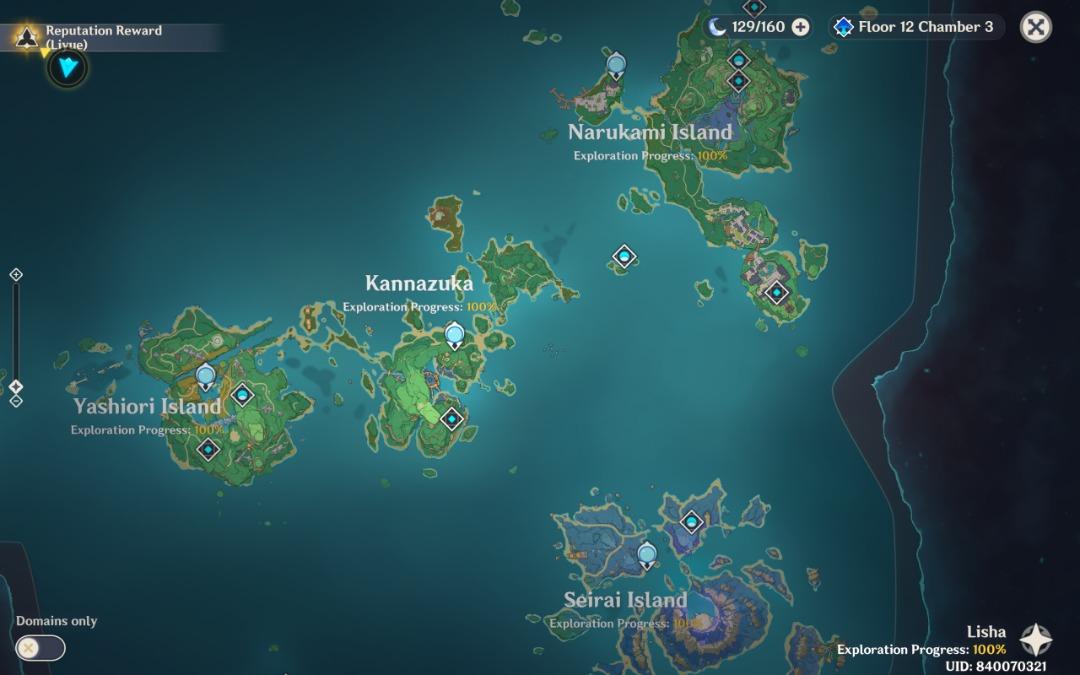Screen dimensions: 1080x675
Task: Select the domain marker below Yashiori's exploration progress
Action: pyautogui.click(x=208, y=449)
